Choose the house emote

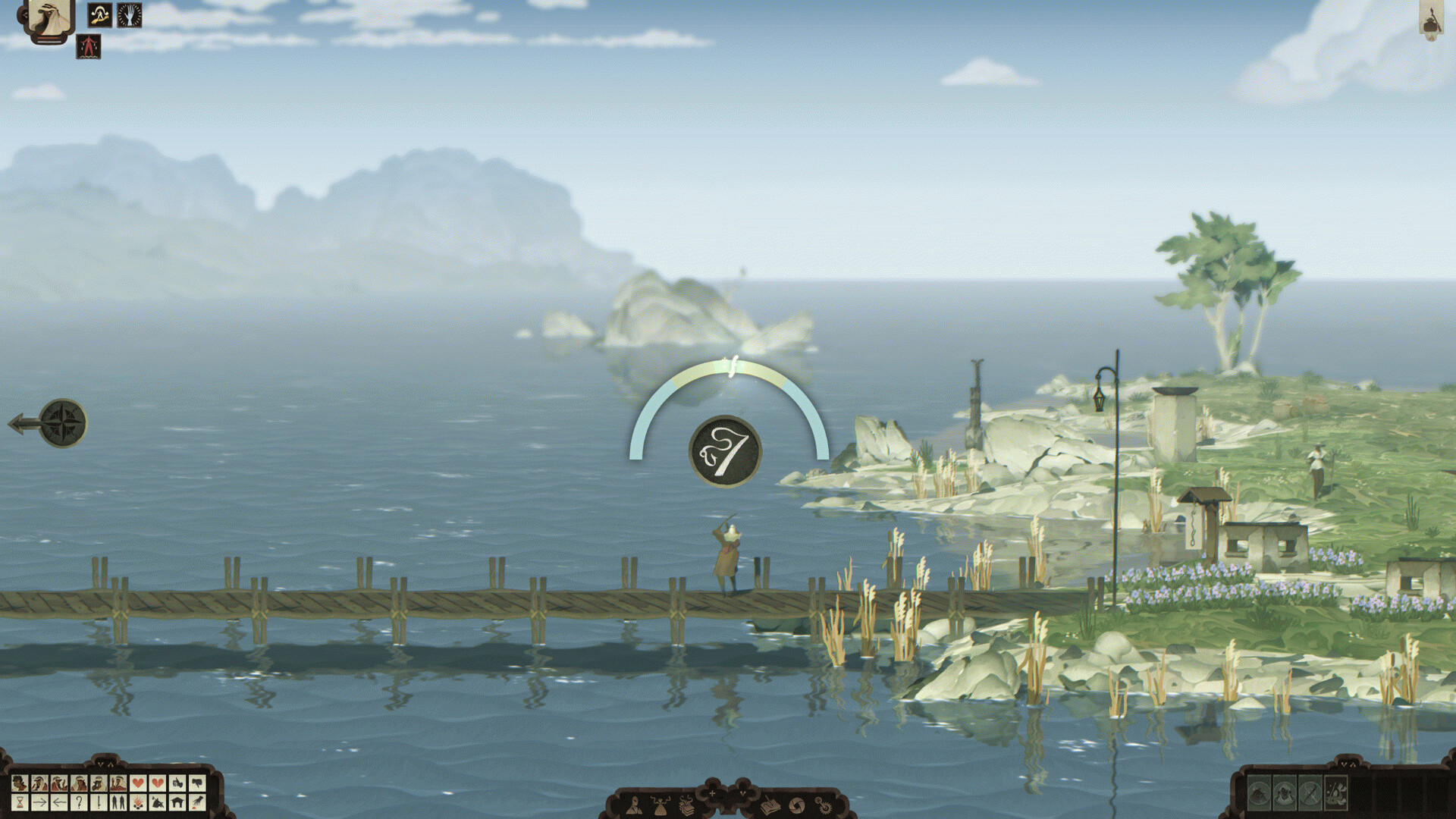pos(177,802)
